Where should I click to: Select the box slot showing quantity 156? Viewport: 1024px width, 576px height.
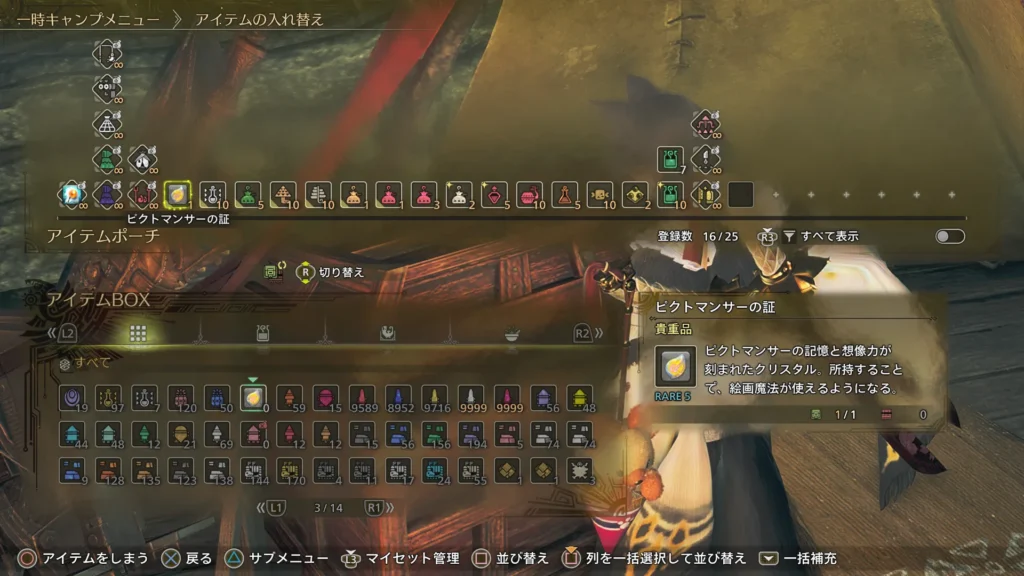click(x=434, y=434)
